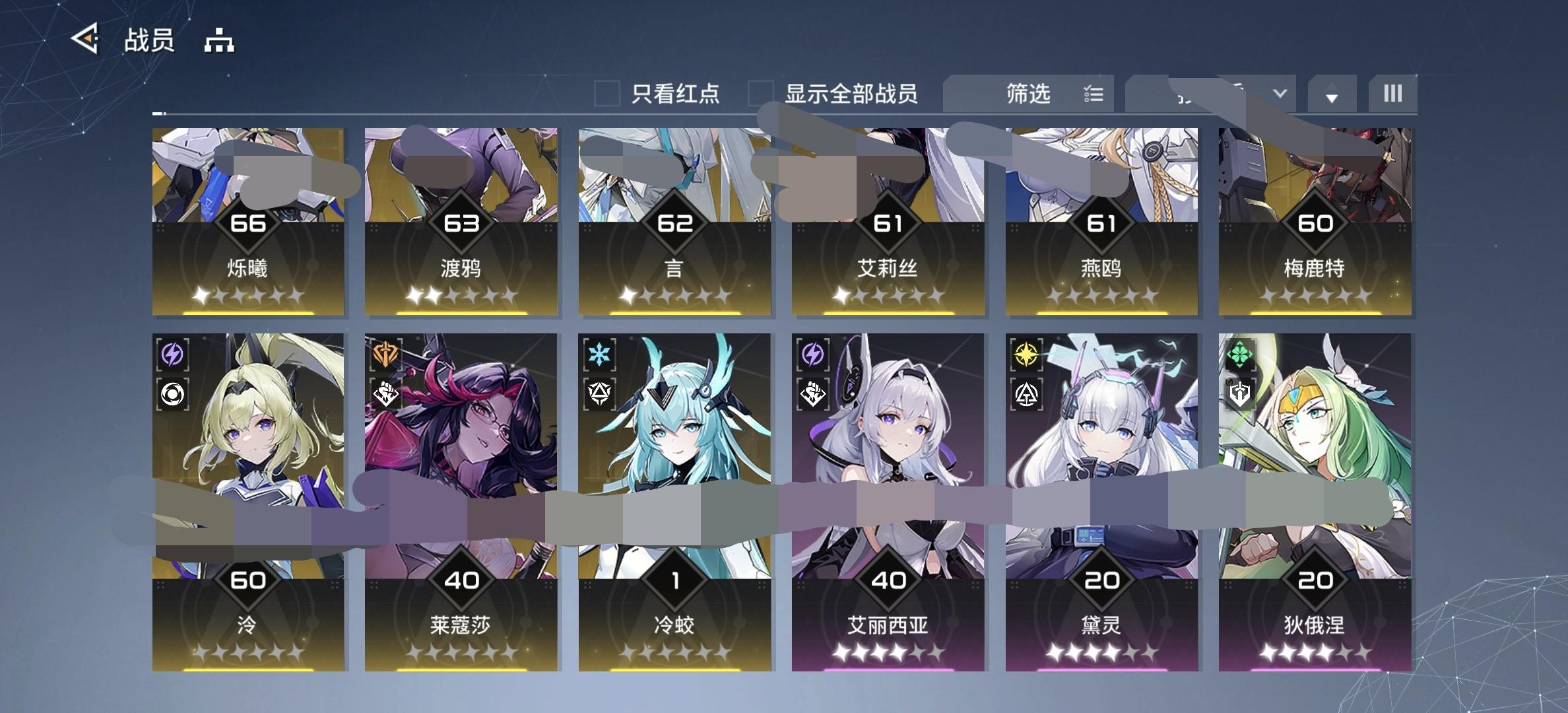Click the descending sort arrow dropdown
This screenshot has width=1568, height=713.
pyautogui.click(x=1332, y=94)
